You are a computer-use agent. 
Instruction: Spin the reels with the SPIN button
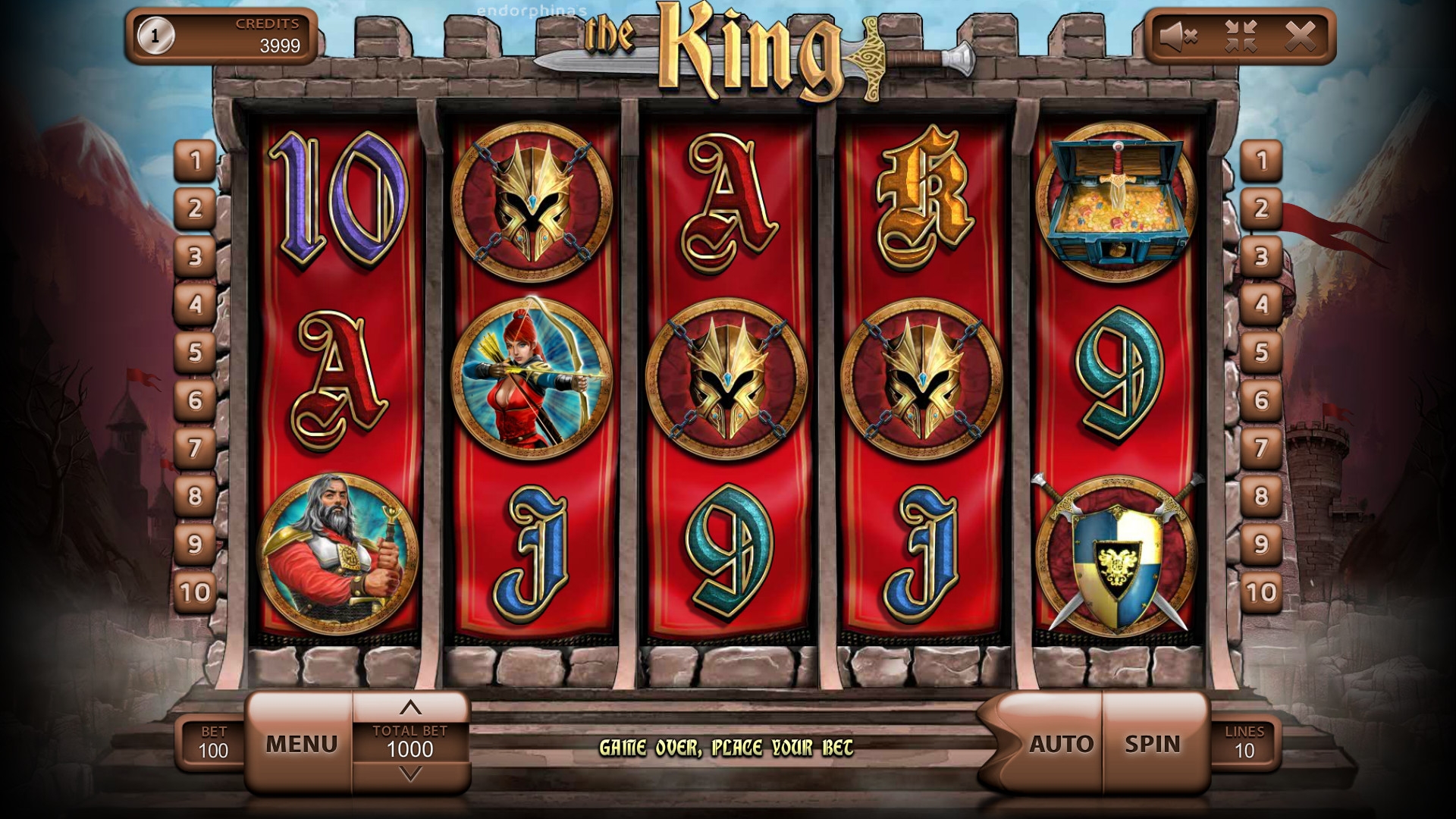click(1153, 744)
